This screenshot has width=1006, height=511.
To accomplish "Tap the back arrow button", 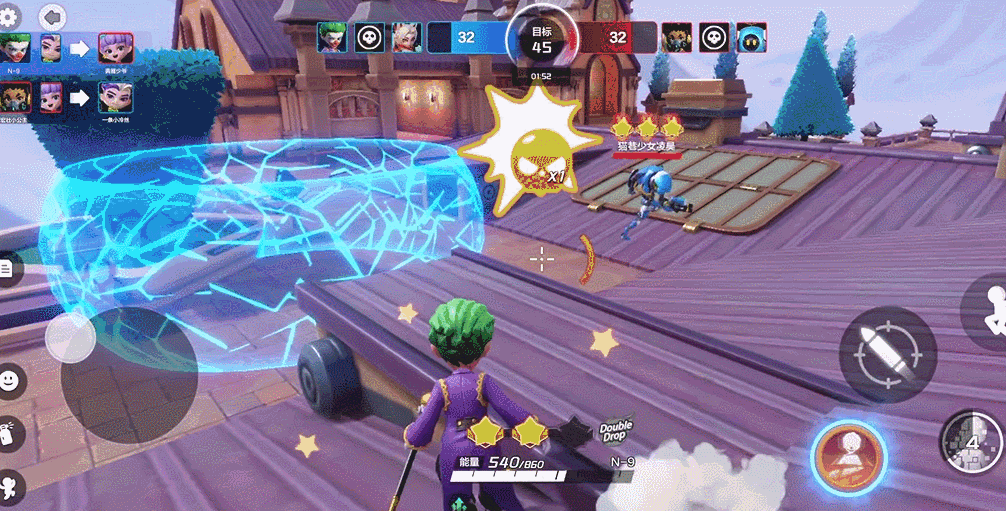I will (x=52, y=16).
